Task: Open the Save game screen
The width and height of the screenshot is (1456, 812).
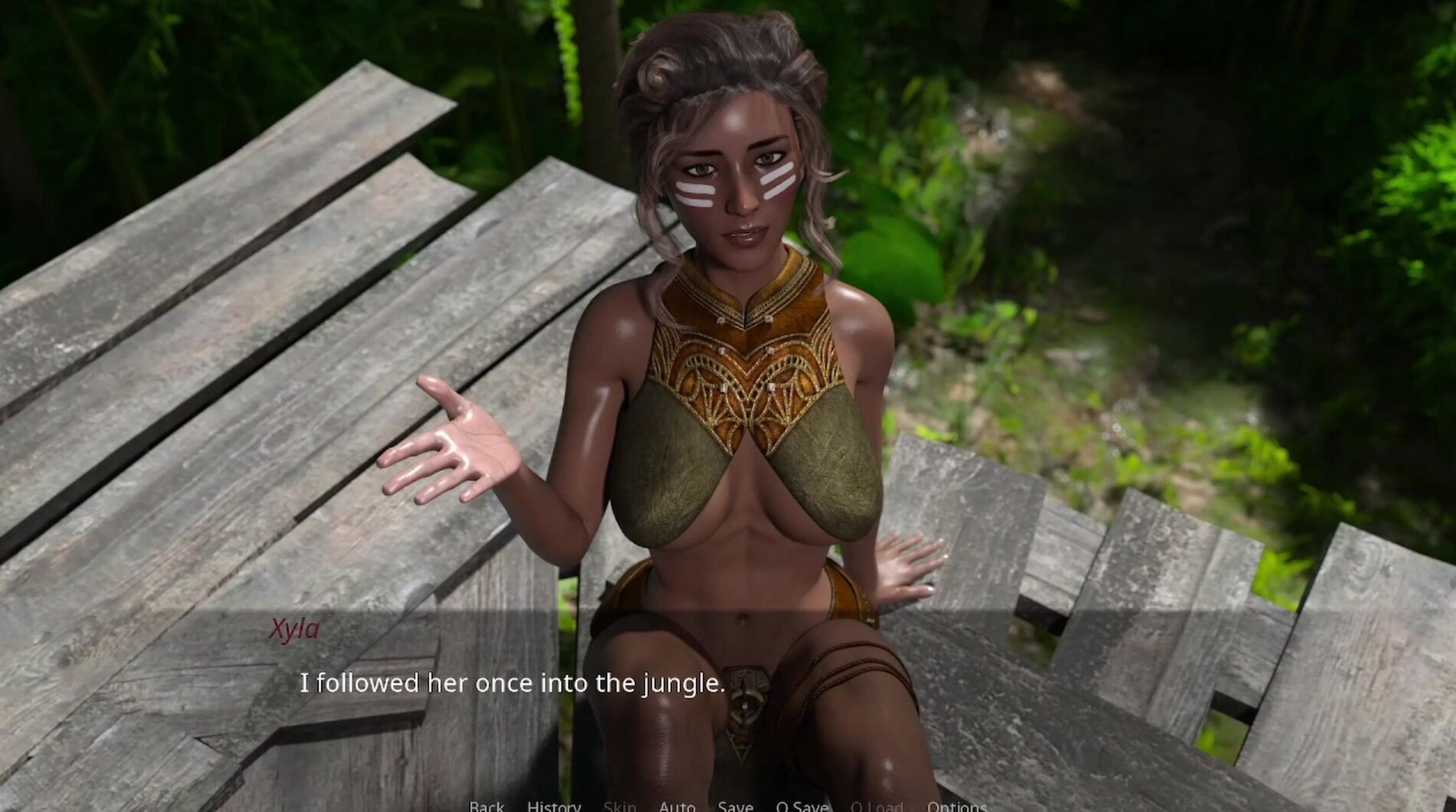Action: coord(735,806)
